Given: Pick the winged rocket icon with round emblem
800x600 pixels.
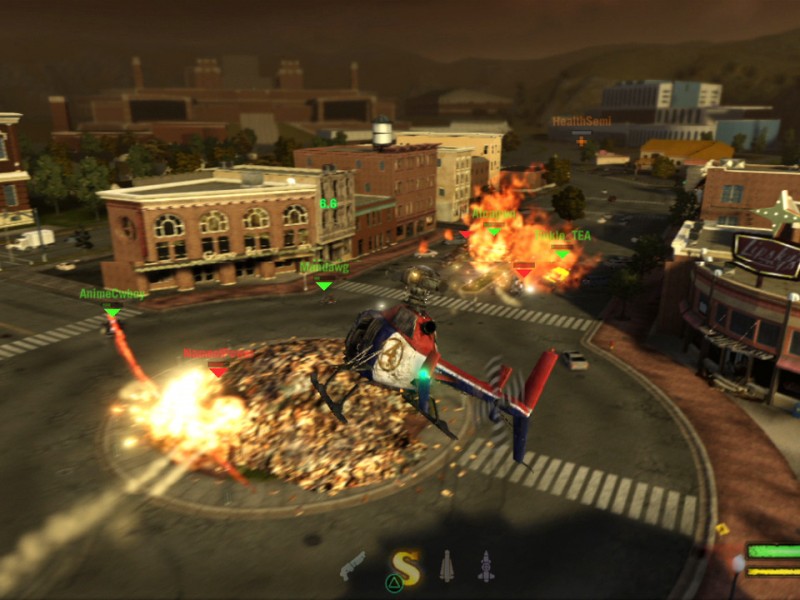Looking at the screenshot, I should coord(485,567).
